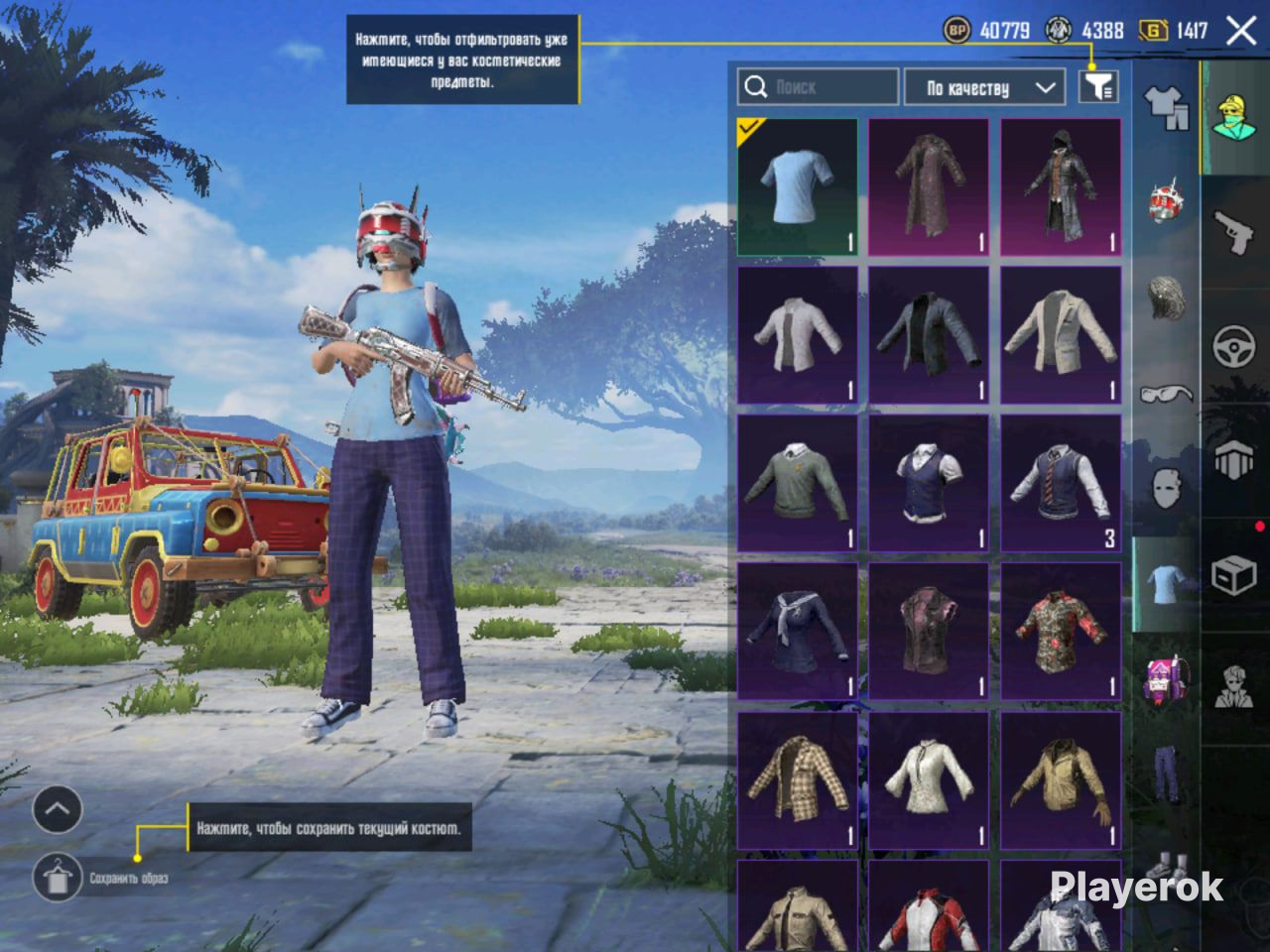Image resolution: width=1270 pixels, height=952 pixels.
Task: Click the round up-arrow button
Action: [58, 810]
